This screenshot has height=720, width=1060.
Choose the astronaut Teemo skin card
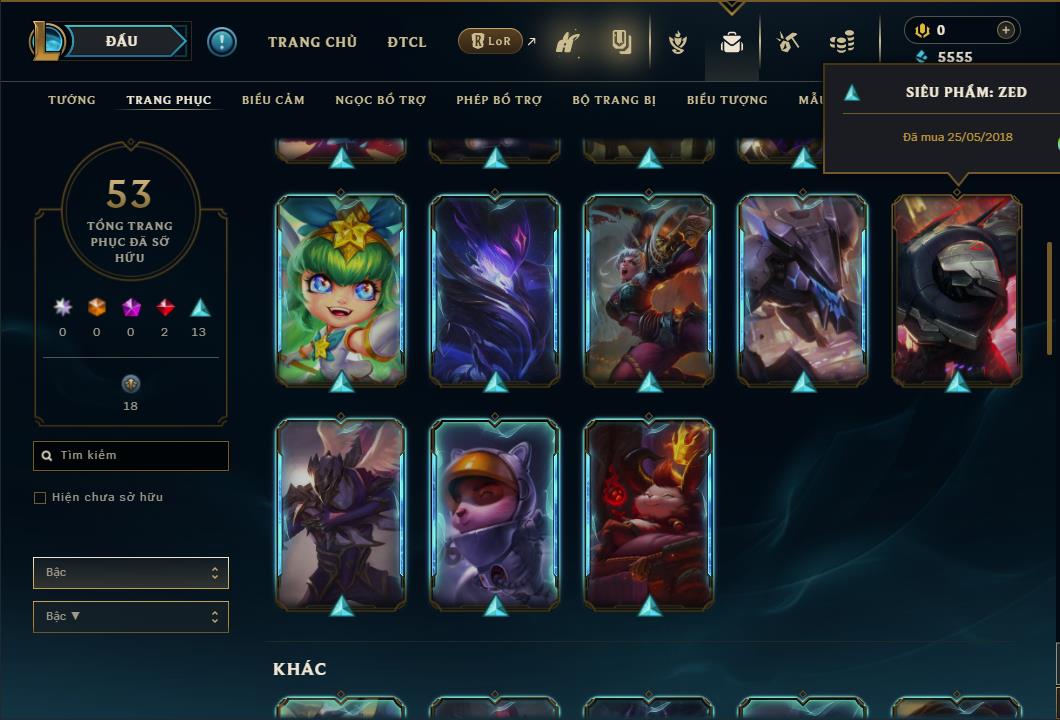click(495, 513)
